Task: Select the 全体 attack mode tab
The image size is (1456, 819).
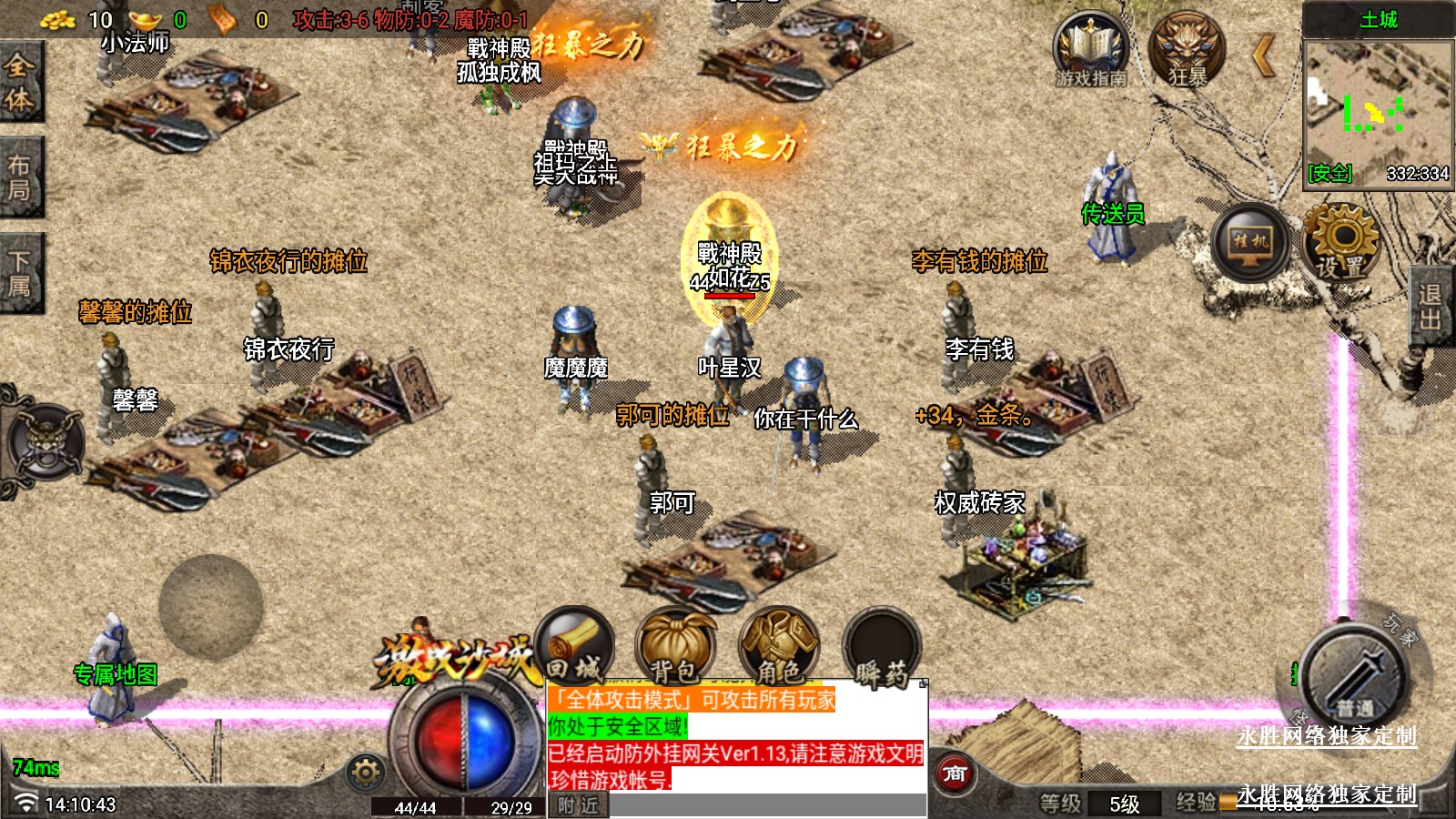Action: [20, 80]
